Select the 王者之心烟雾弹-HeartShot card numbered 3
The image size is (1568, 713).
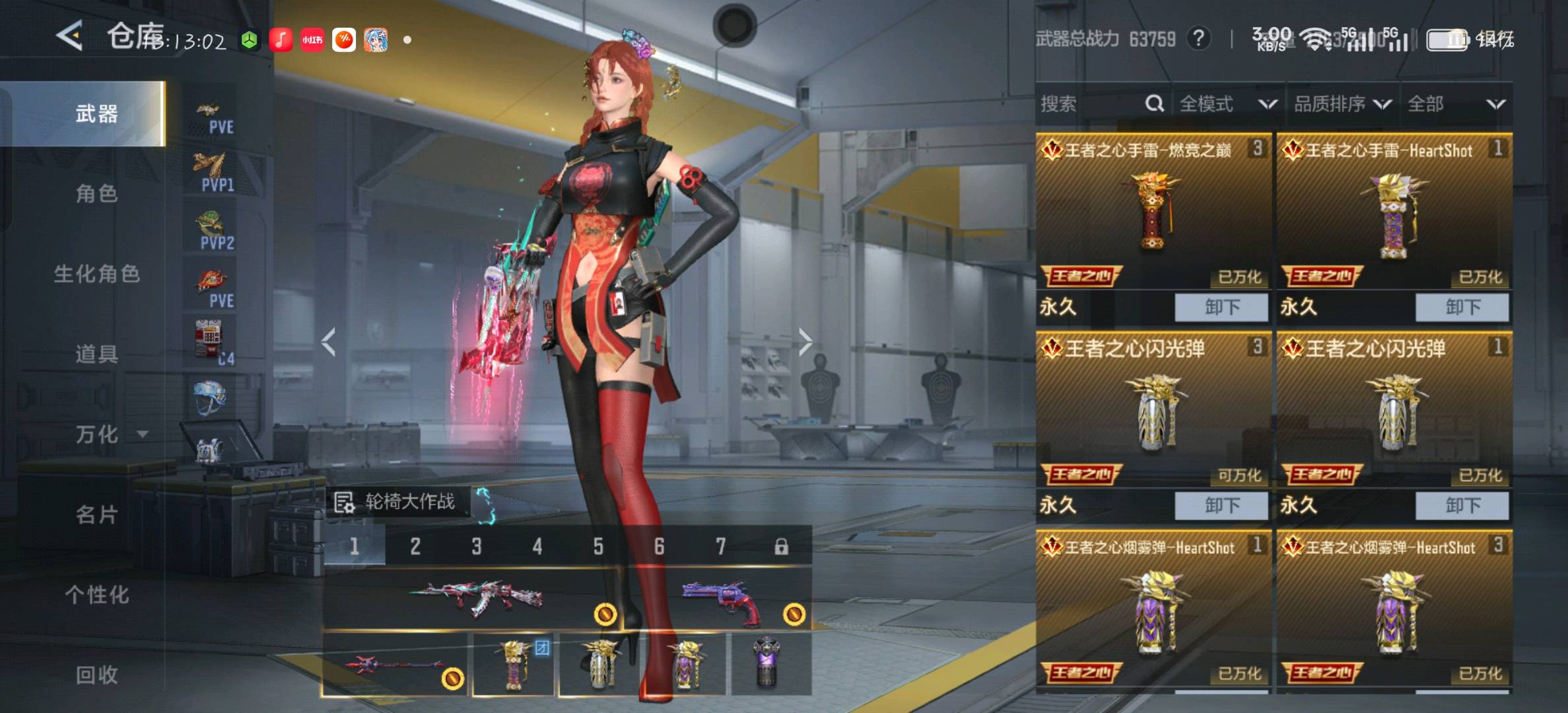coord(1393,607)
